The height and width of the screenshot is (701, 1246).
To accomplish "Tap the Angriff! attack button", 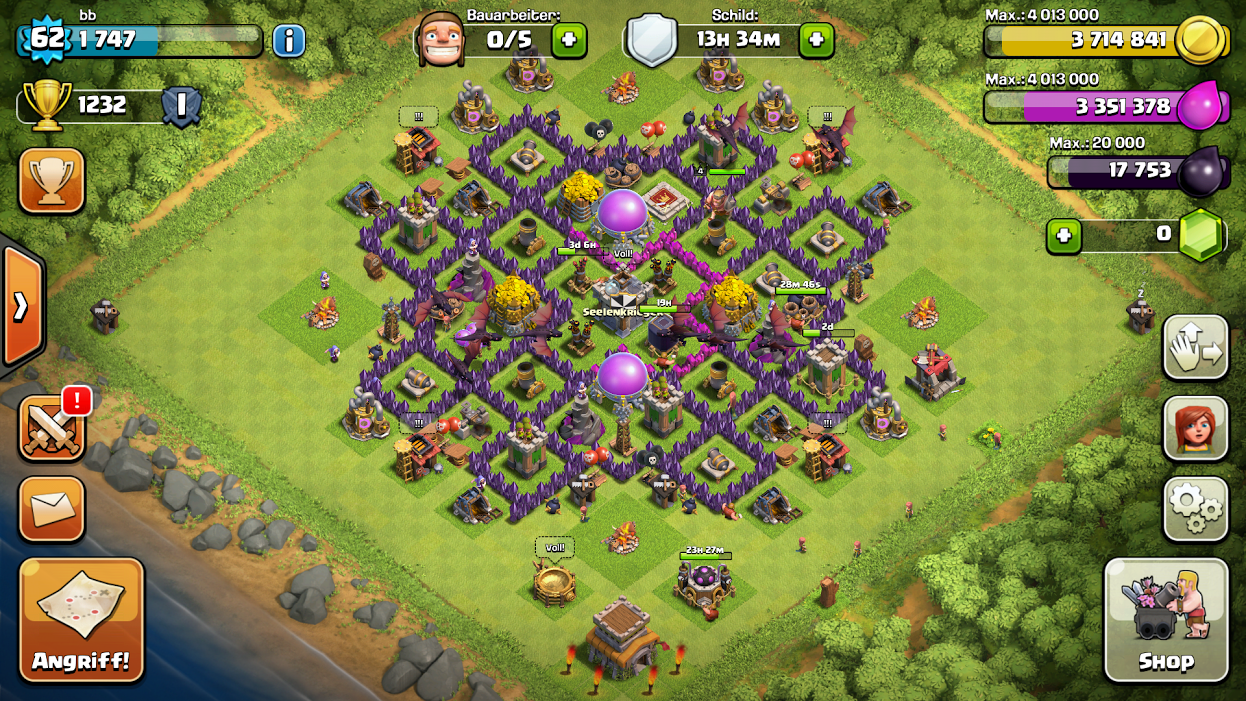I will pyautogui.click(x=81, y=618).
